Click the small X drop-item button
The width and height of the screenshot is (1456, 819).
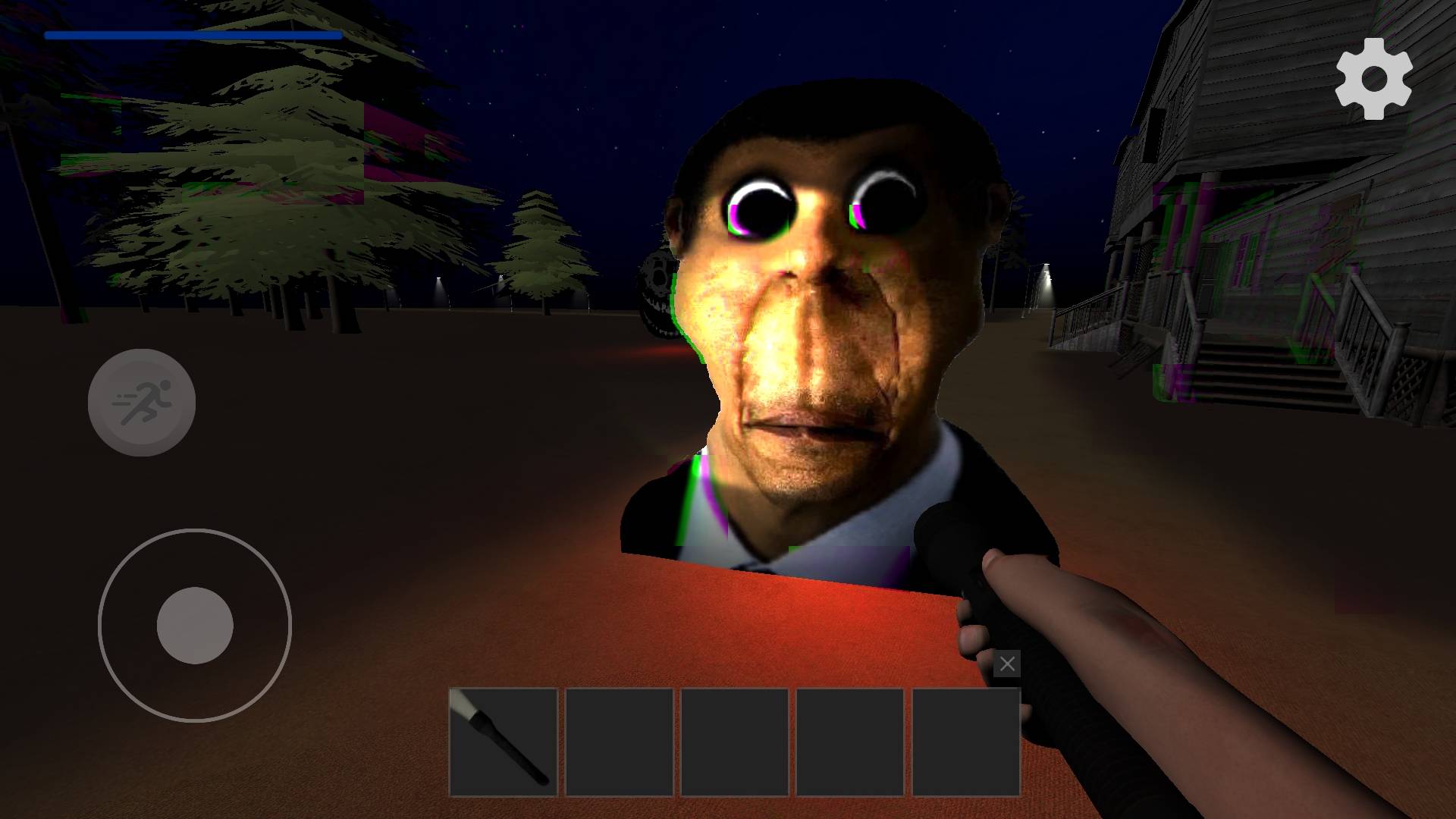(1007, 664)
